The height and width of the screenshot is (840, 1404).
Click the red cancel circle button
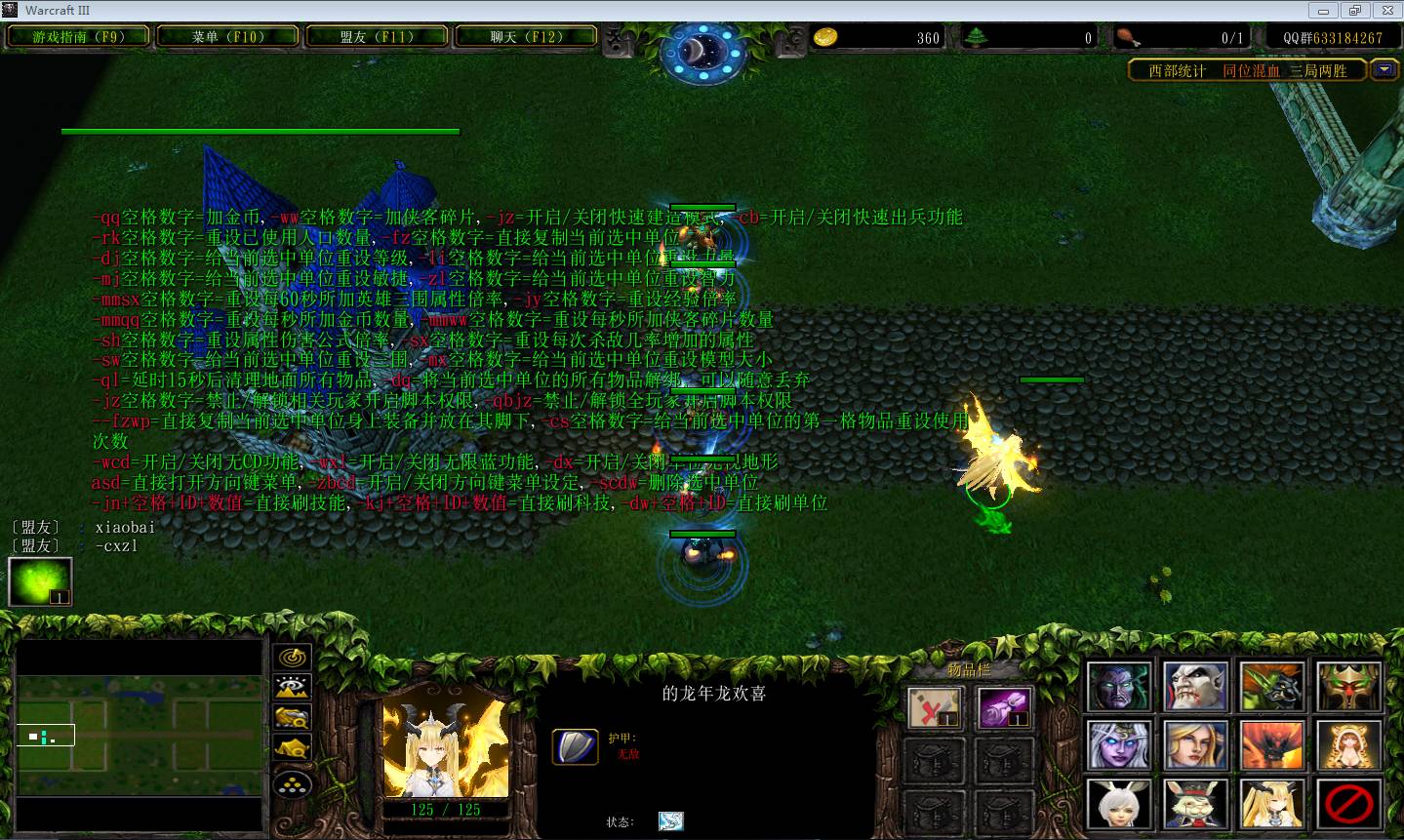pos(1348,805)
